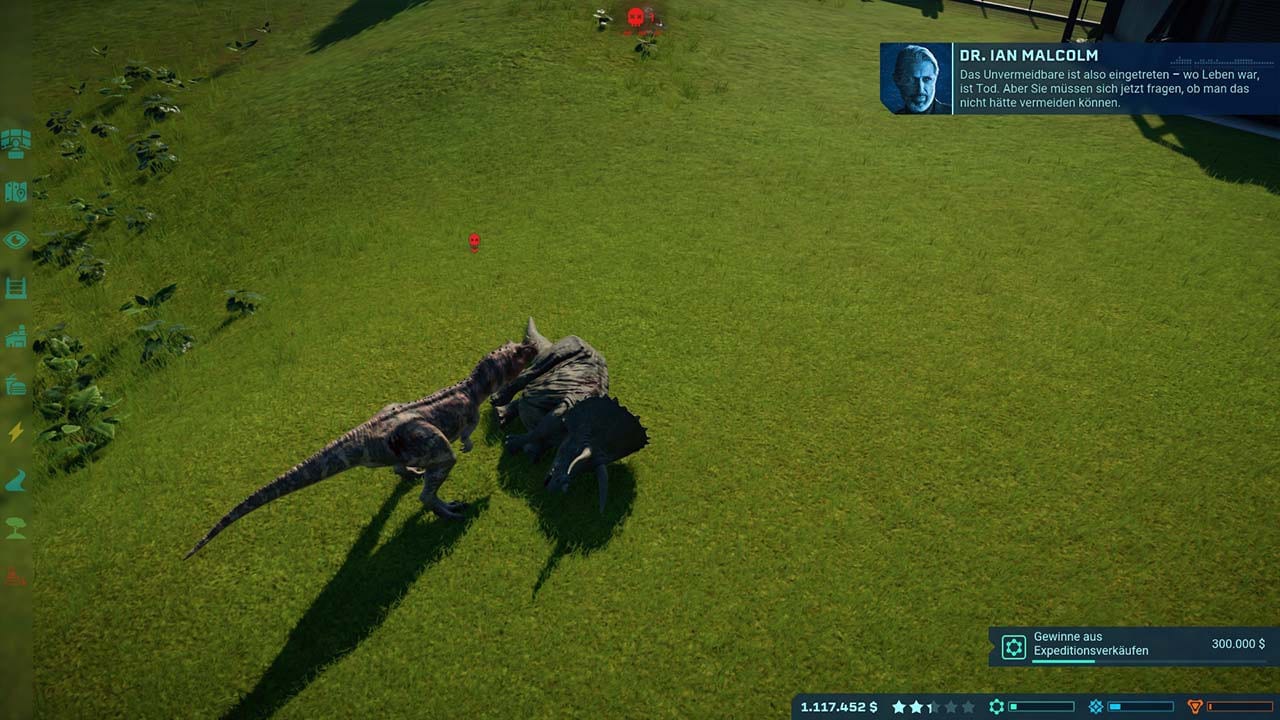Open the lightning bolt power menu
This screenshot has height=720, width=1280.
(x=15, y=432)
